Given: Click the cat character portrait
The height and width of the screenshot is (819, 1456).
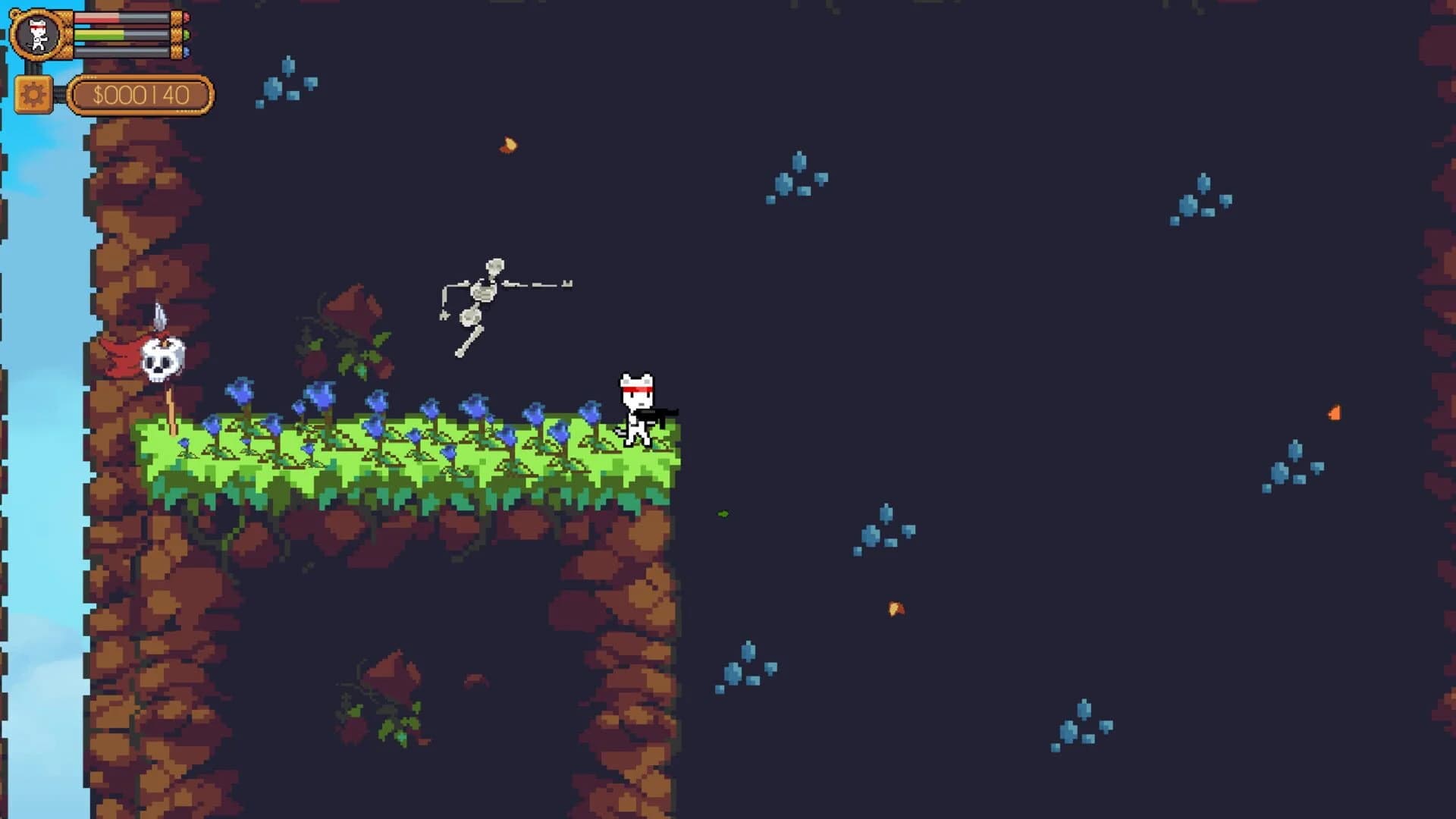Looking at the screenshot, I should tap(36, 33).
